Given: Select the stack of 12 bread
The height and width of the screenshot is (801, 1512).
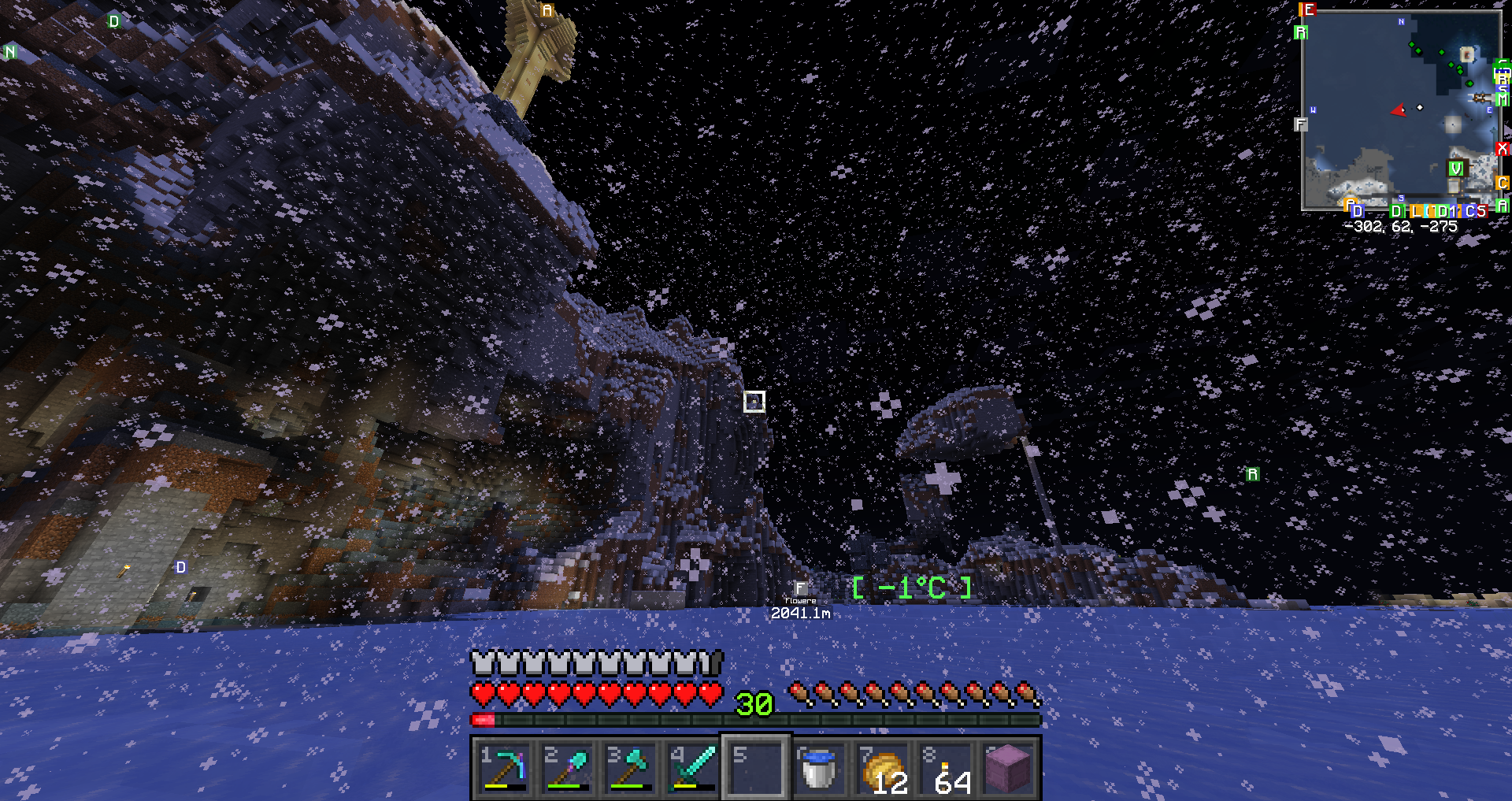Looking at the screenshot, I should pos(882,768).
